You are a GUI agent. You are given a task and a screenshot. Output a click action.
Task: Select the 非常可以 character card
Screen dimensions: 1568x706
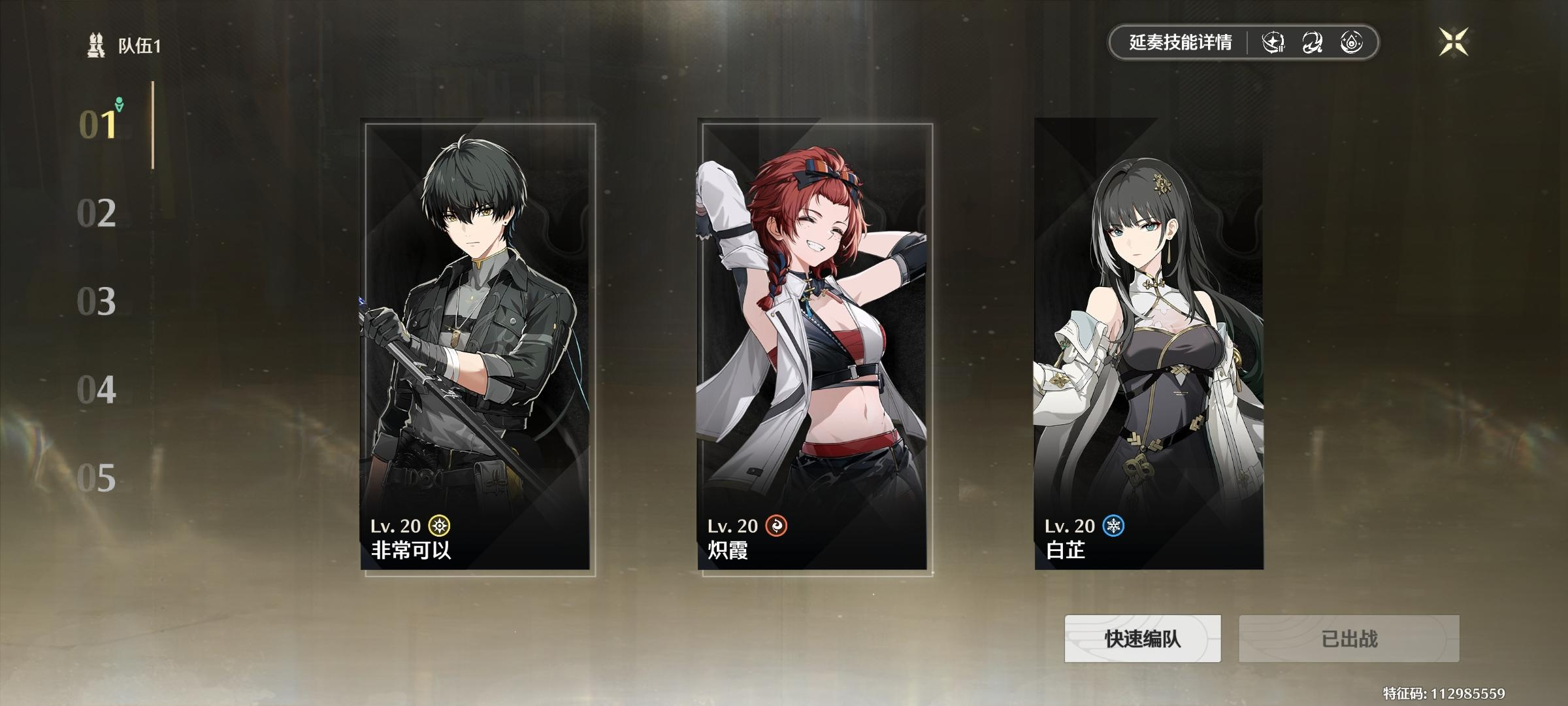coord(478,346)
